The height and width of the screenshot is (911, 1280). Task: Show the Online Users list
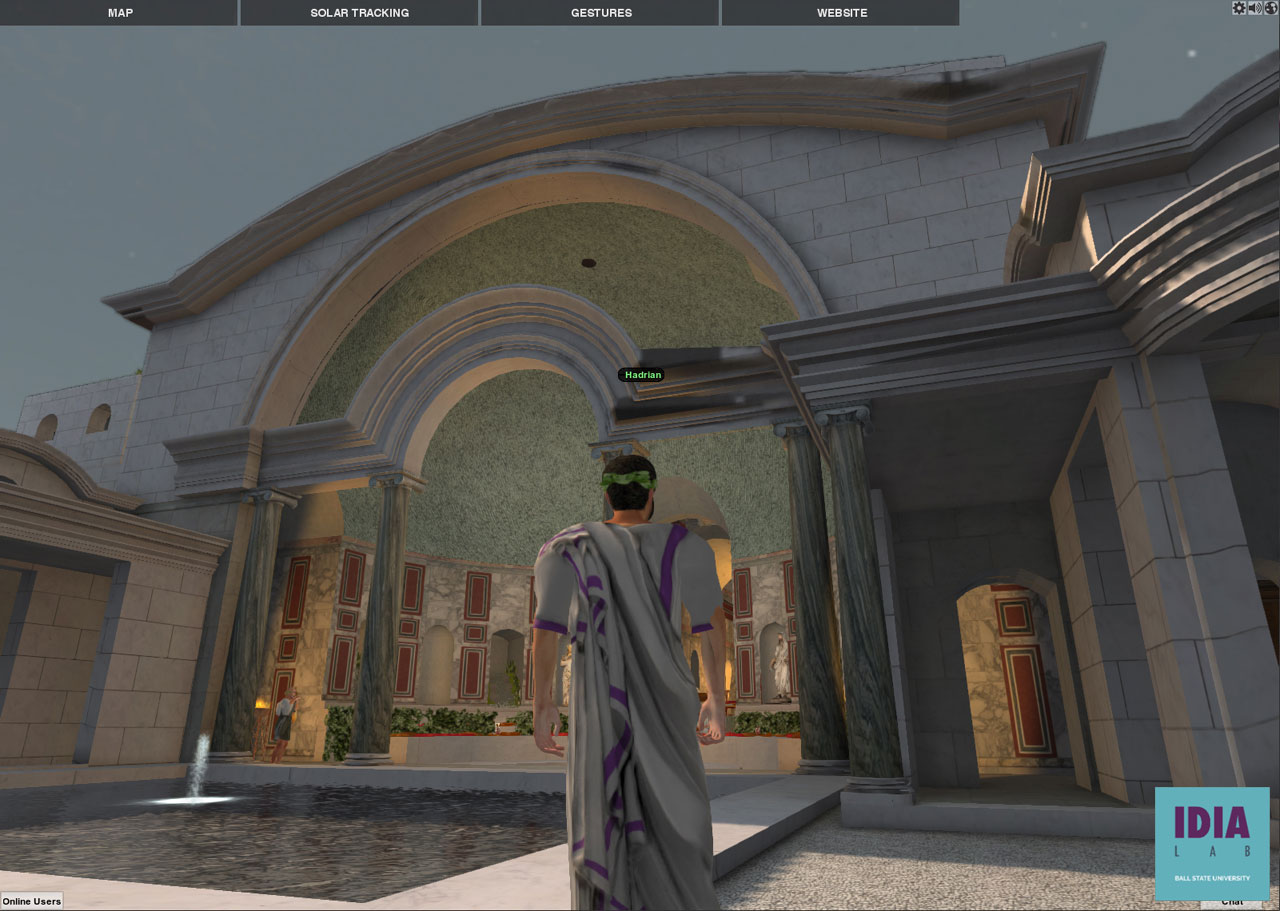click(x=32, y=901)
